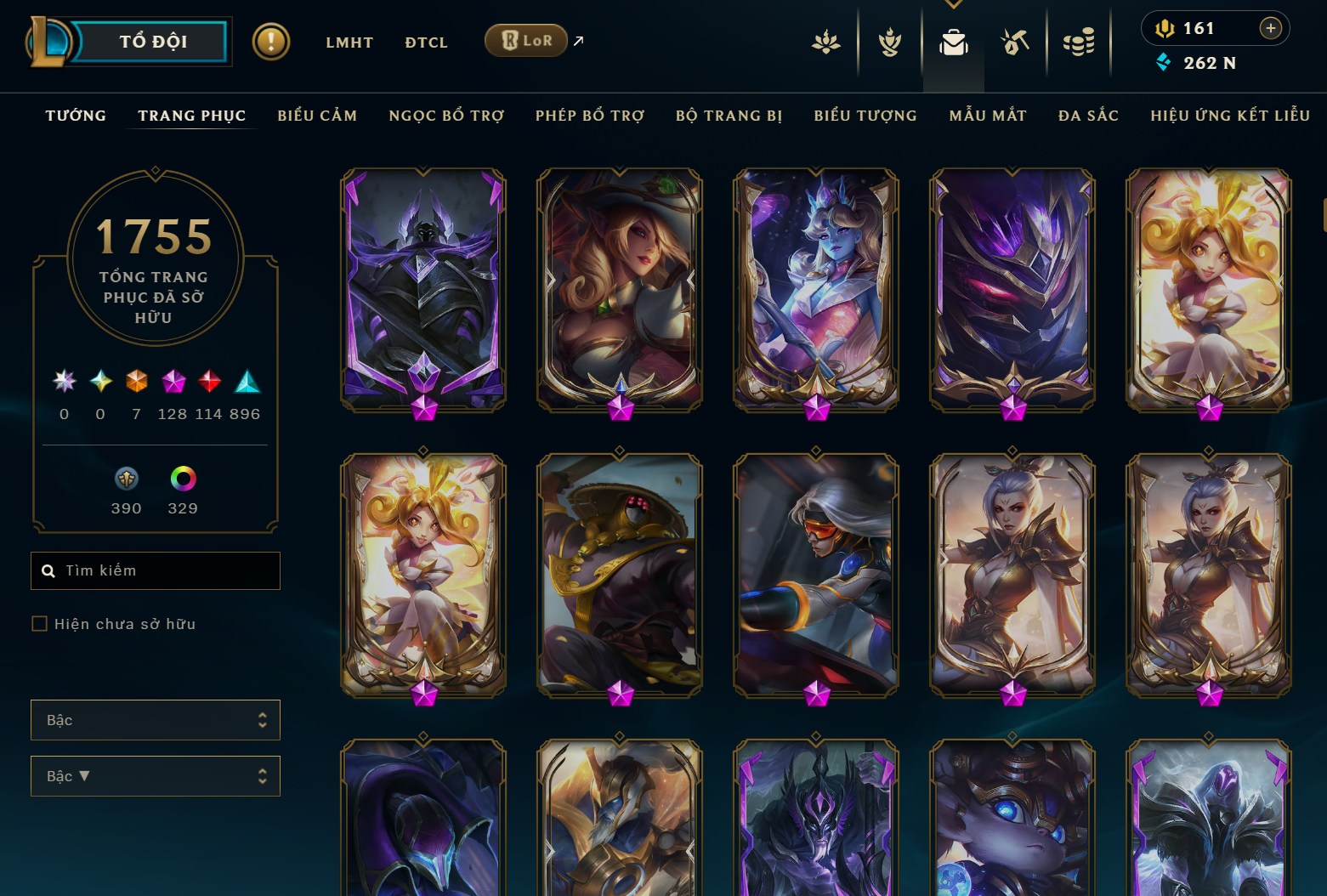This screenshot has width=1327, height=896.
Task: Select LMHT in the top menu
Action: [349, 42]
